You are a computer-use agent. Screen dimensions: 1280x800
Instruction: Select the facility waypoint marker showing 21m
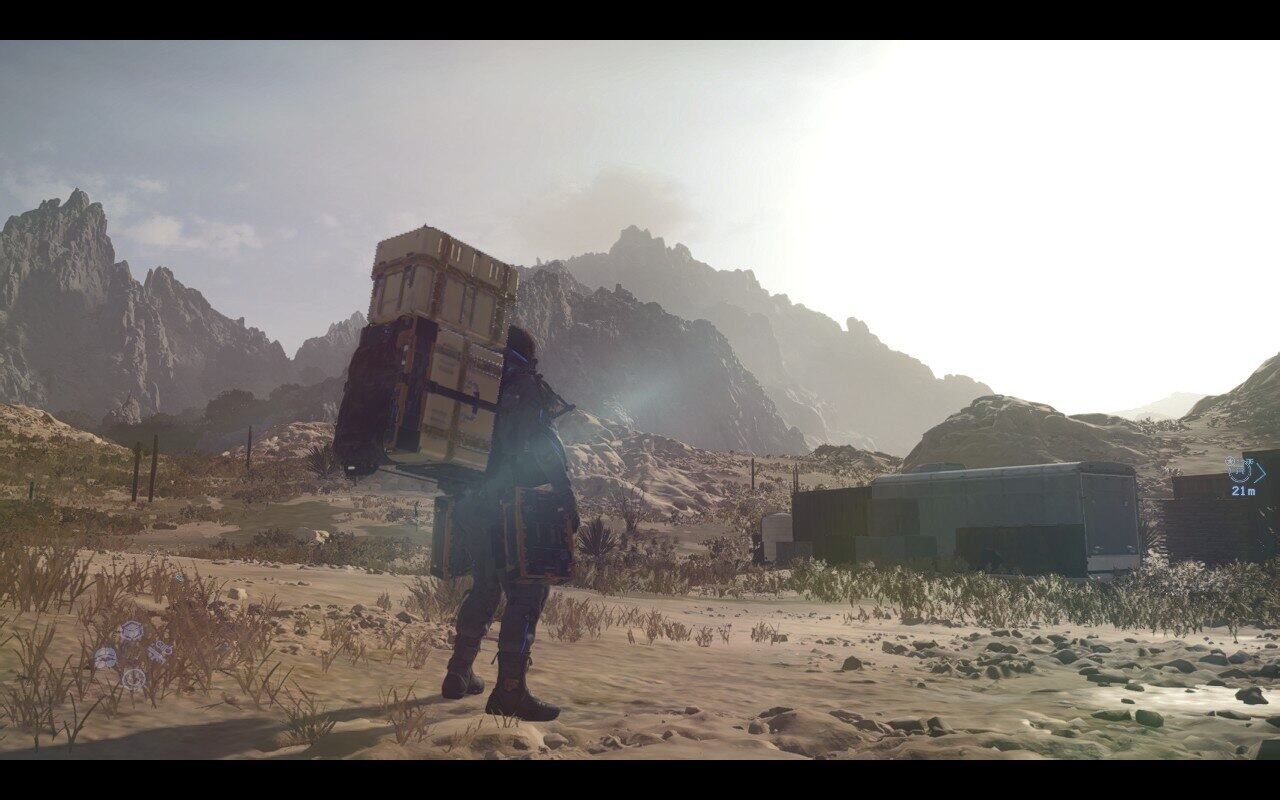[1241, 470]
